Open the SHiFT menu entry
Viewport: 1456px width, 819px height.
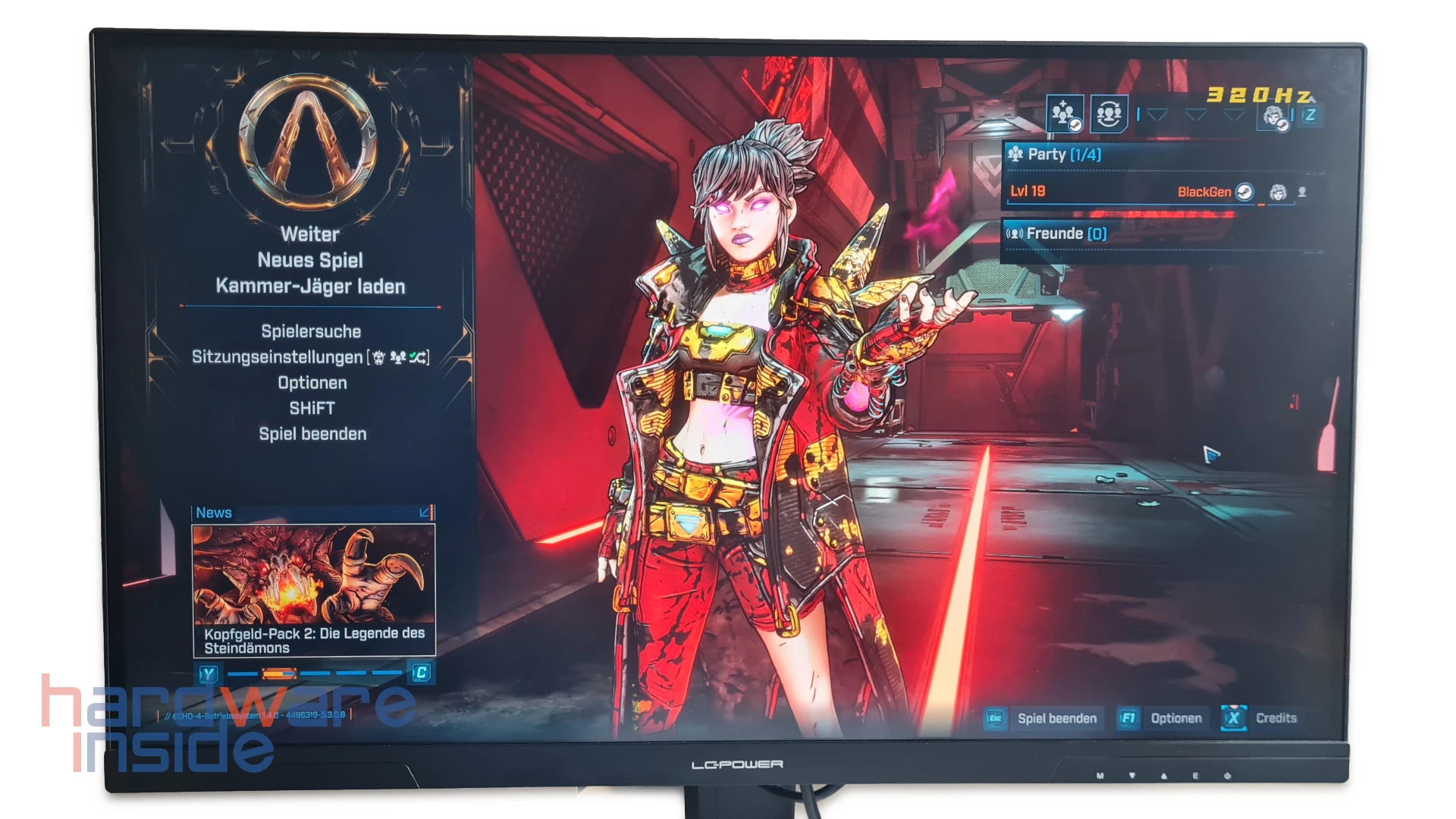312,409
